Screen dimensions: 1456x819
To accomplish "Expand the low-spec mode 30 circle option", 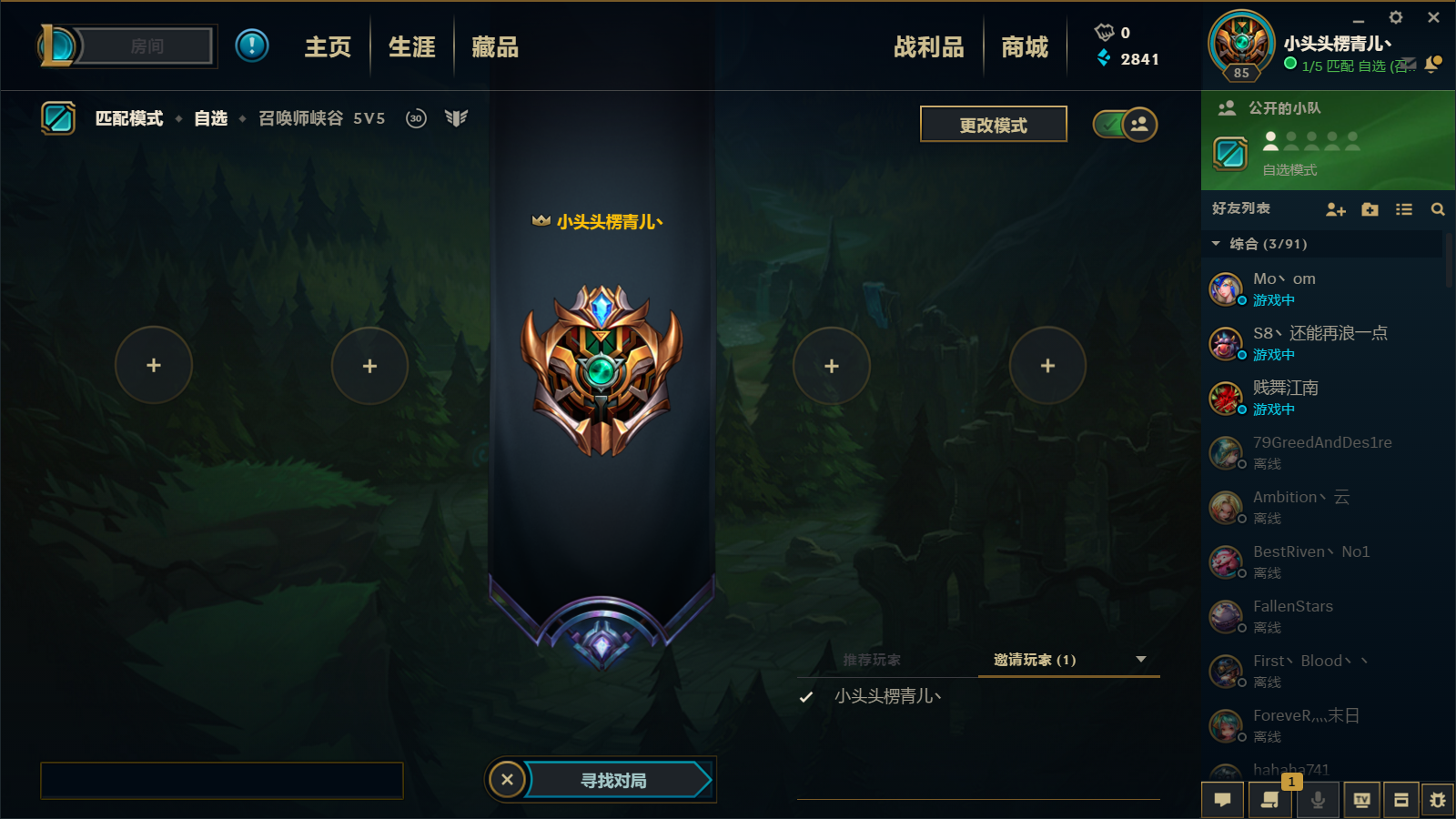I will point(415,117).
